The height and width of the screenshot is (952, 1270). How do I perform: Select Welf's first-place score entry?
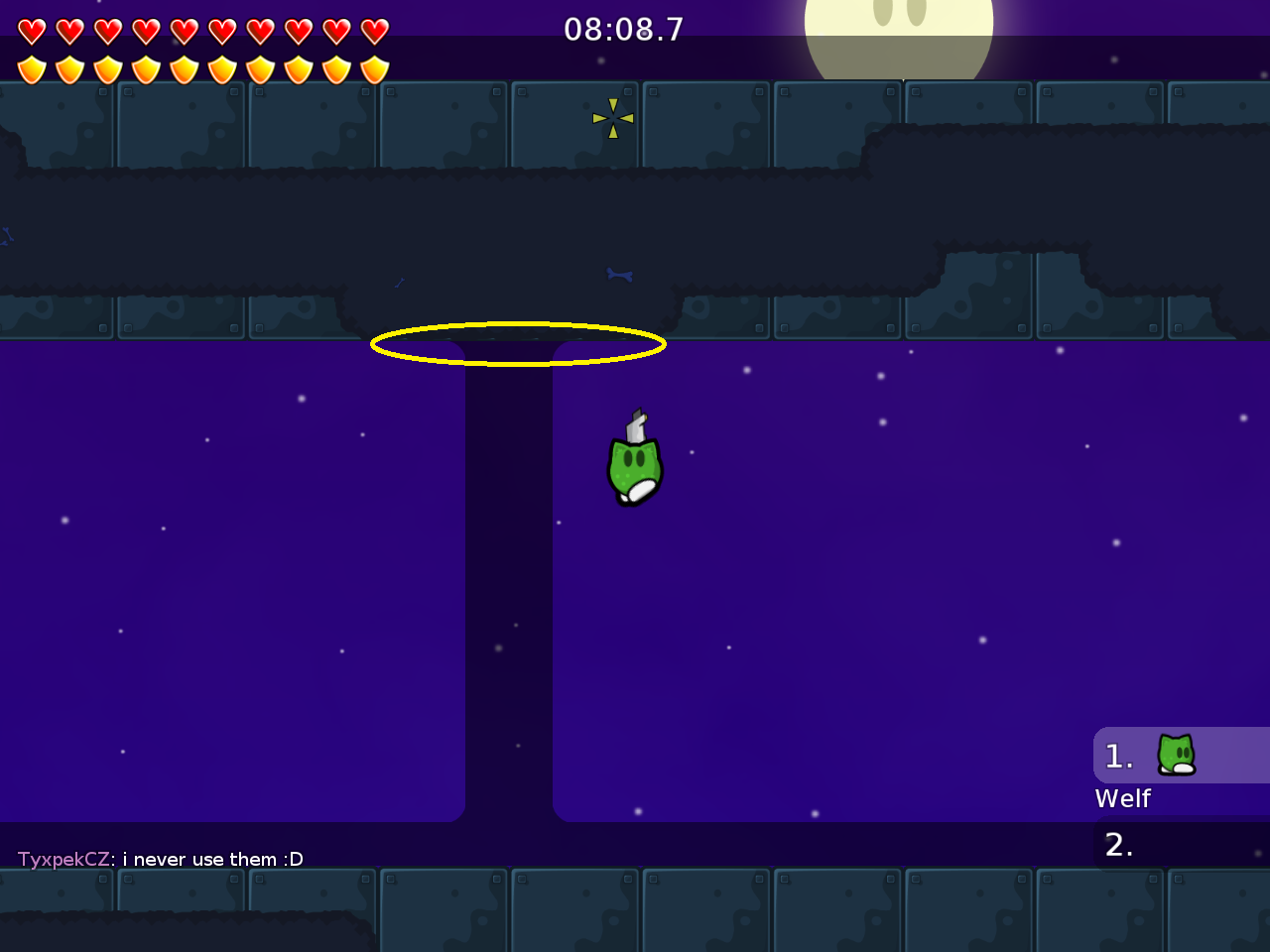[x=1179, y=757]
